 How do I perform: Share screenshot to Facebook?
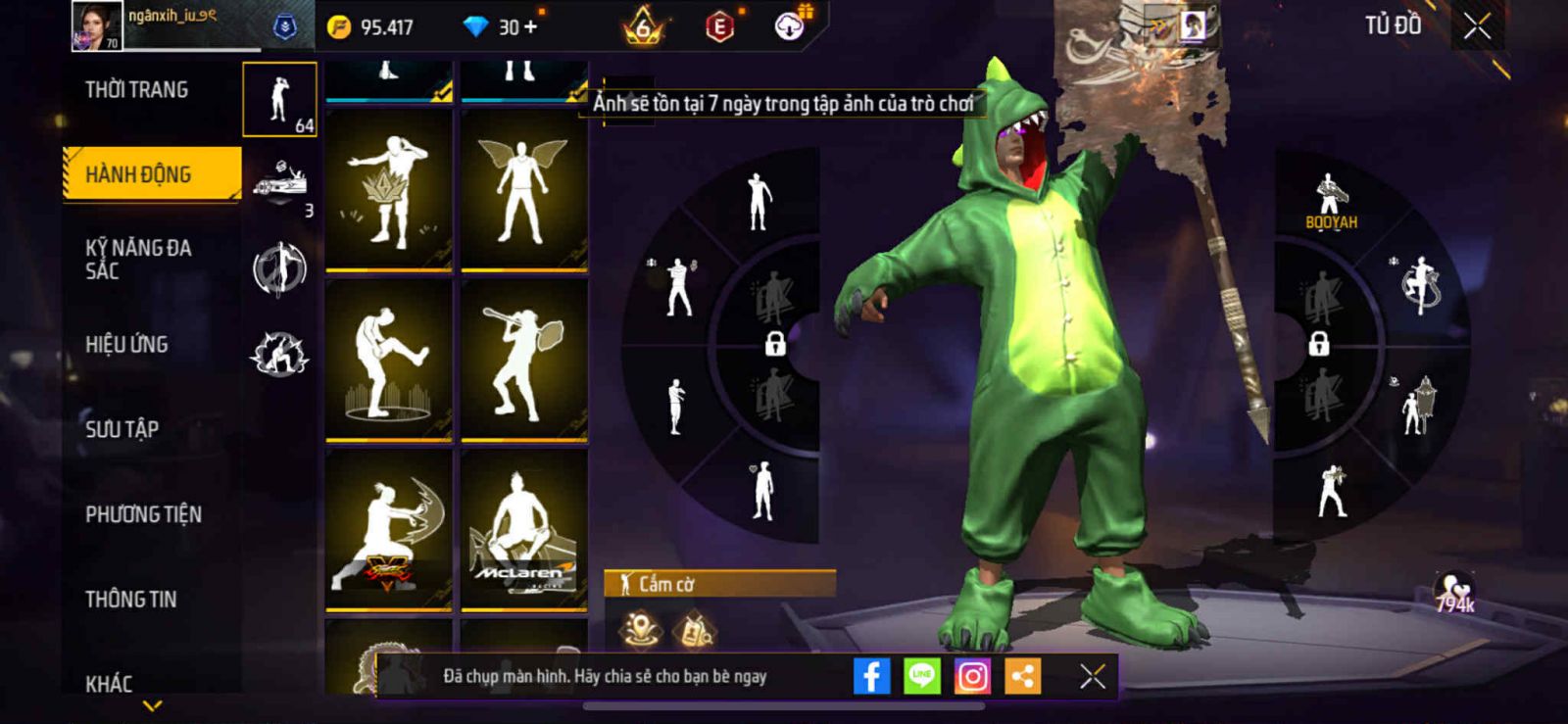(x=871, y=676)
